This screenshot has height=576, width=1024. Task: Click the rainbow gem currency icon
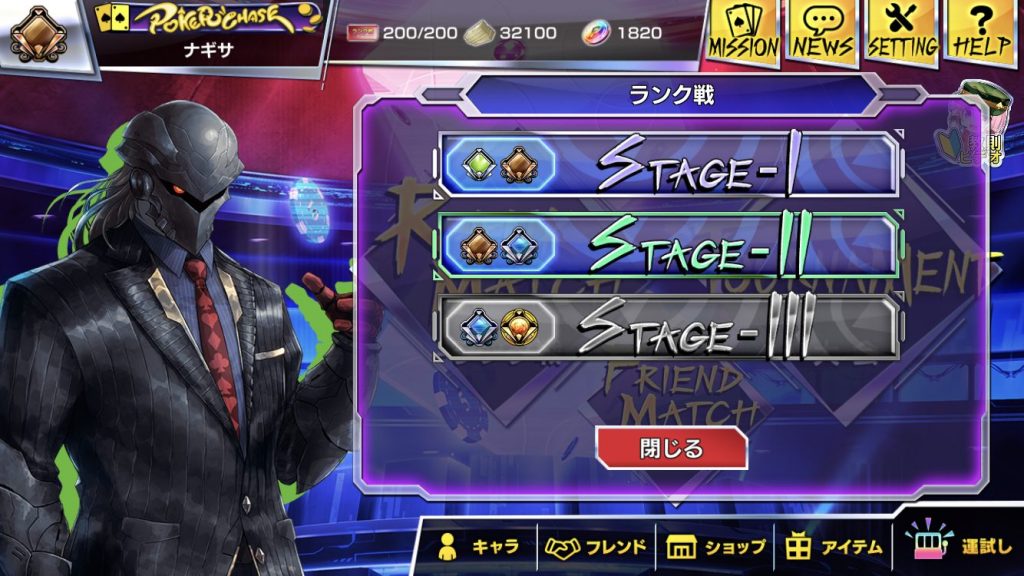(596, 33)
